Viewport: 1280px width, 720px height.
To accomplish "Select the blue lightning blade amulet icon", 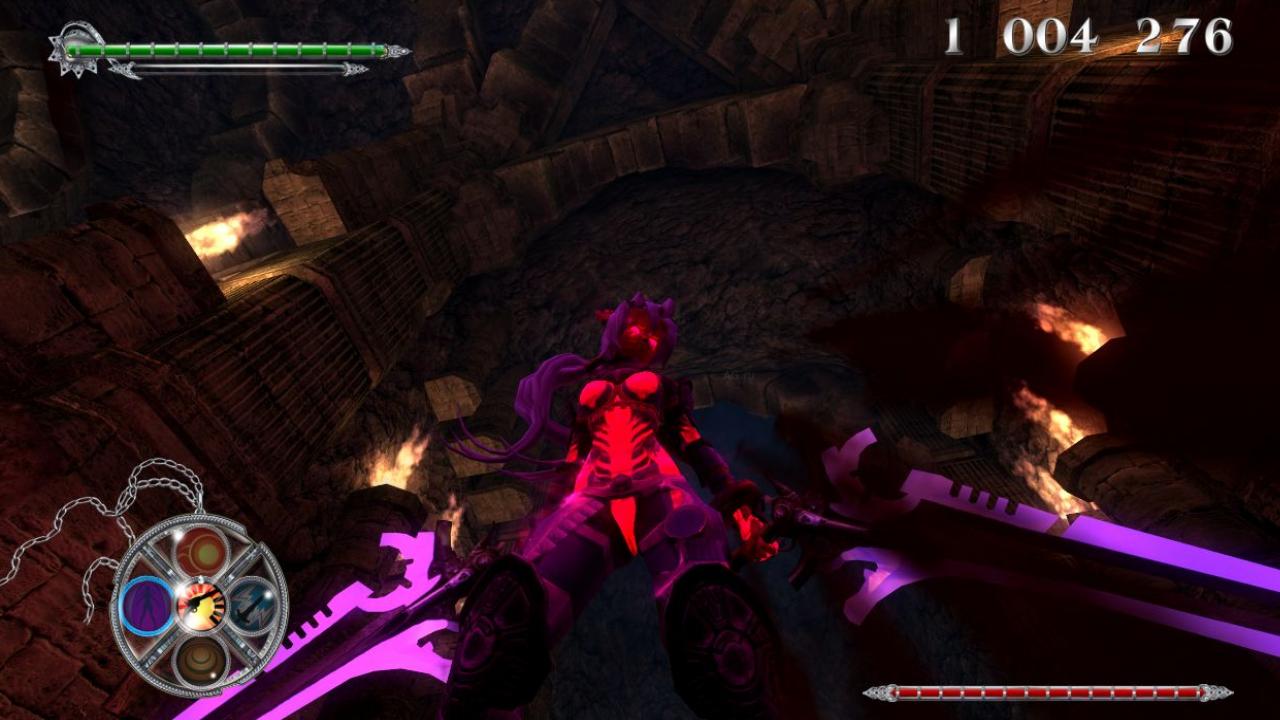I will (250, 603).
